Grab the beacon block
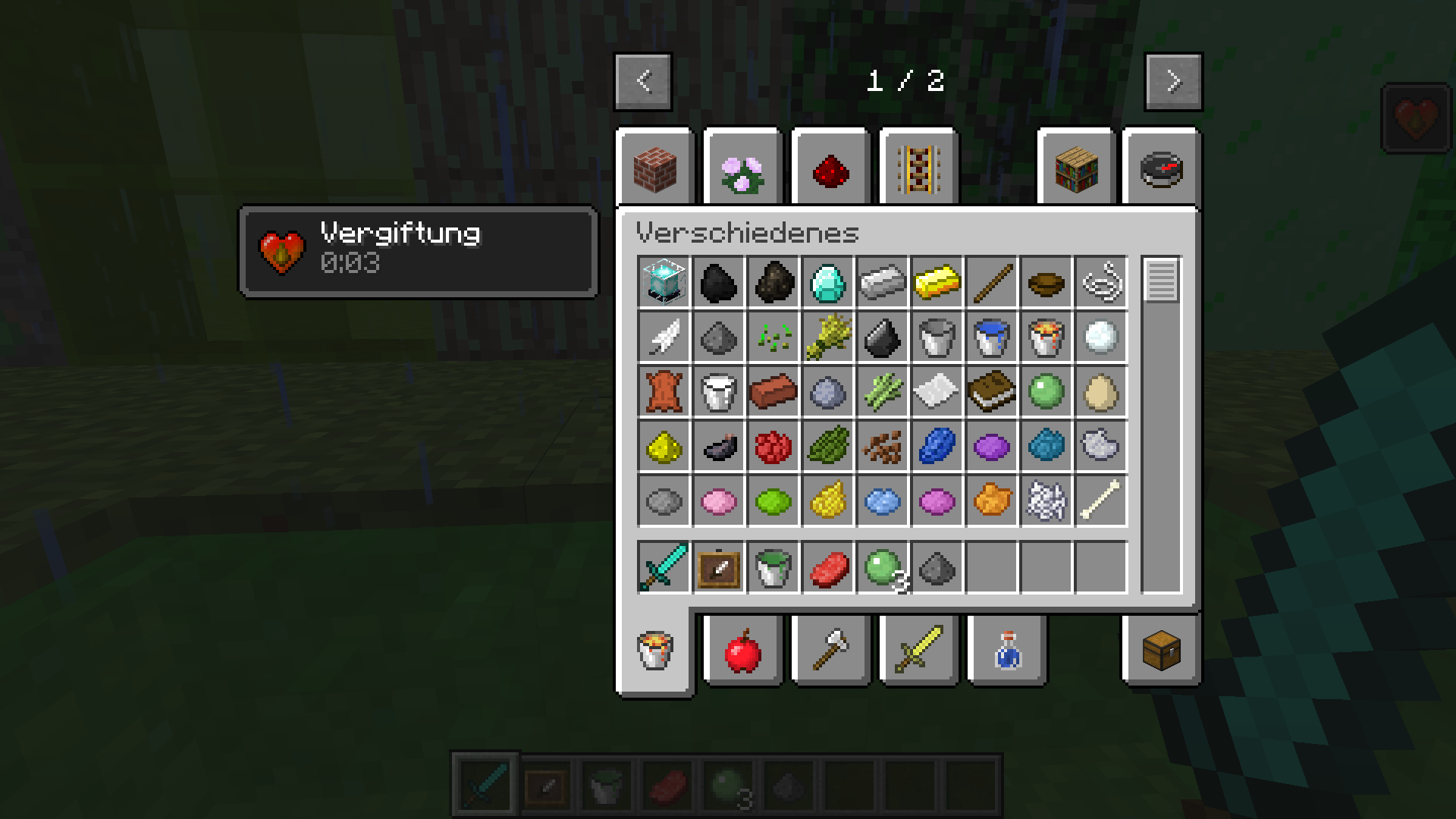1456x819 pixels. pos(664,283)
